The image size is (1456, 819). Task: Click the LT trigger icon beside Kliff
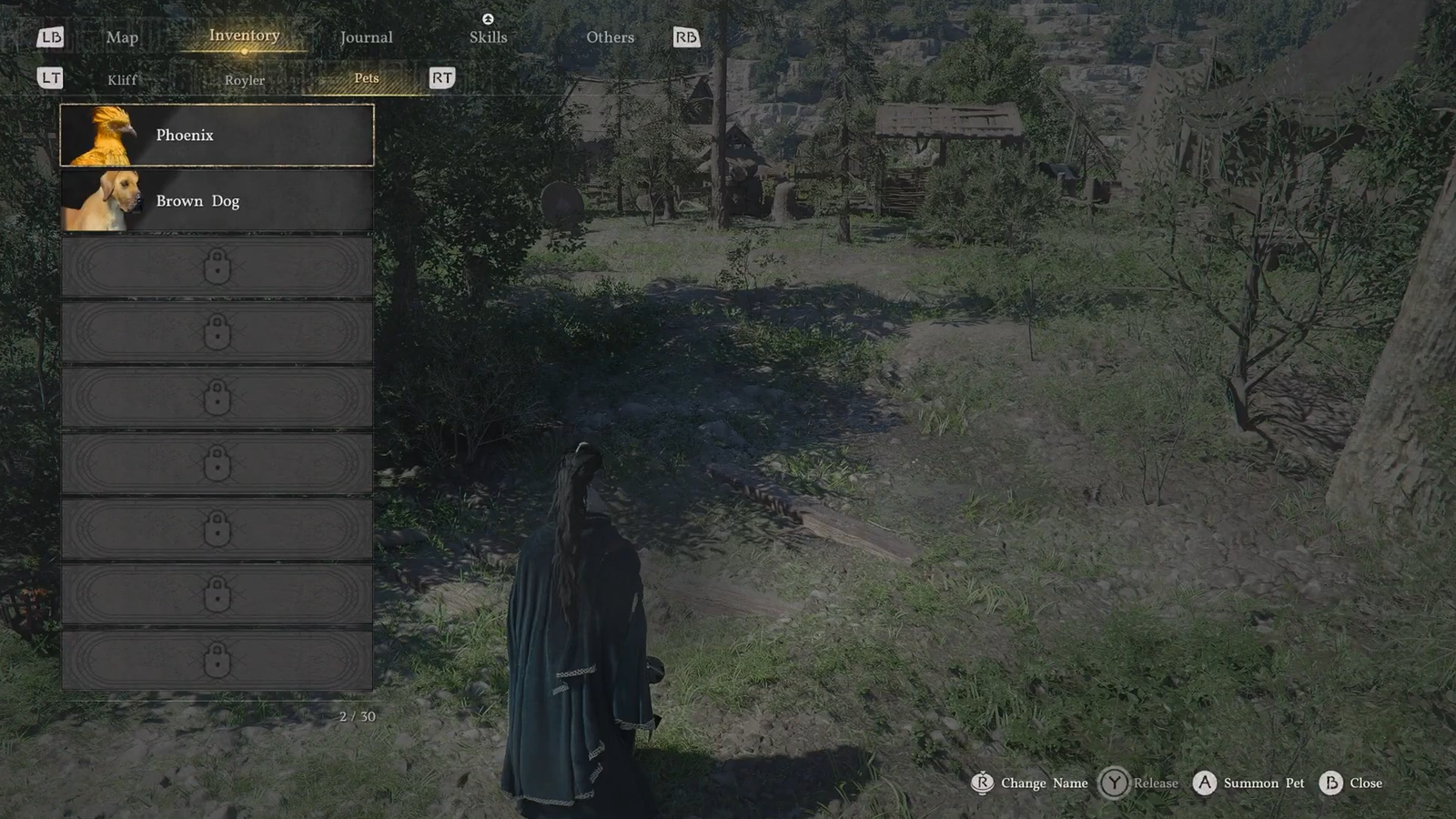point(51,79)
